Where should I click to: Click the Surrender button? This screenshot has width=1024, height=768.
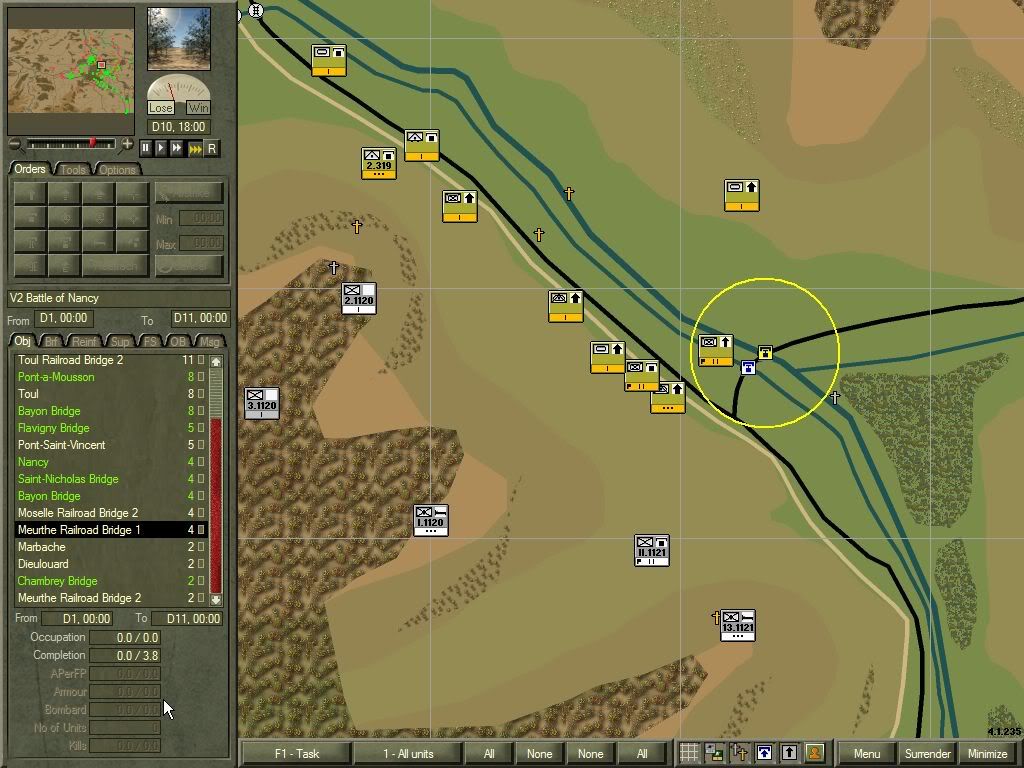coord(927,754)
